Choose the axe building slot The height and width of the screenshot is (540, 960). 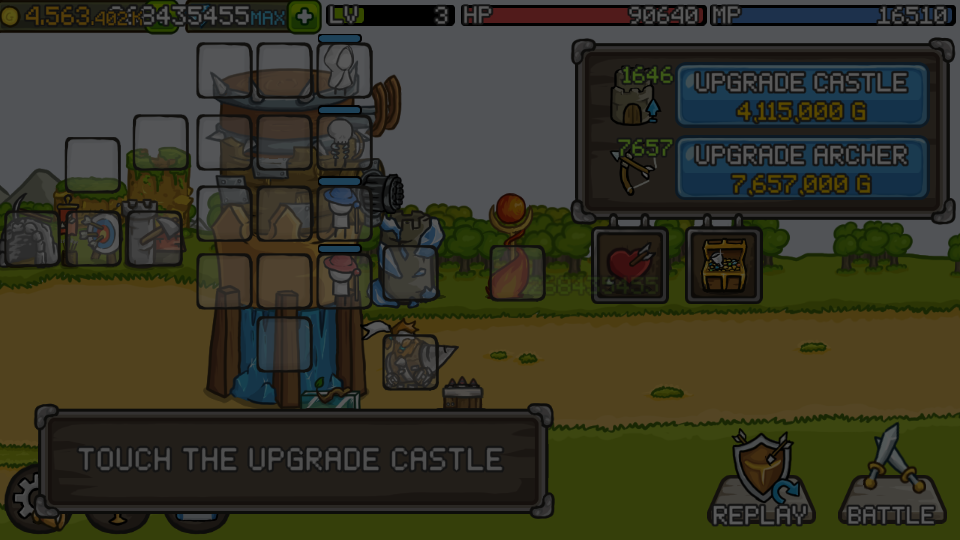155,238
